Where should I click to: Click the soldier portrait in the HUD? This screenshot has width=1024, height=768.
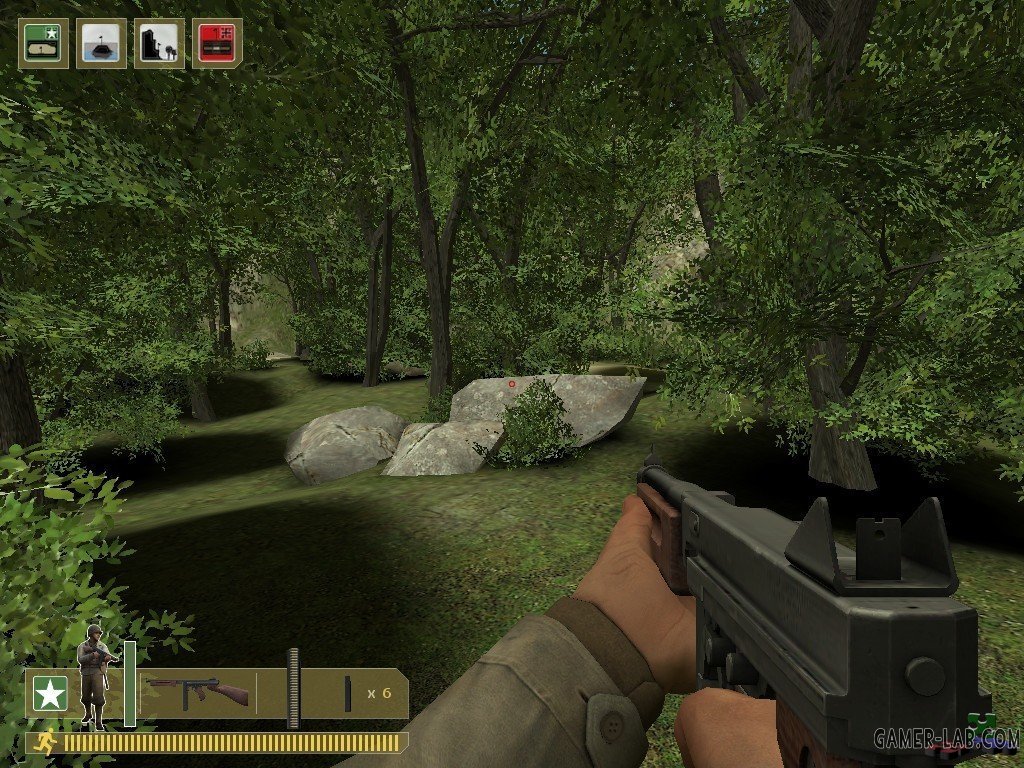coord(93,675)
